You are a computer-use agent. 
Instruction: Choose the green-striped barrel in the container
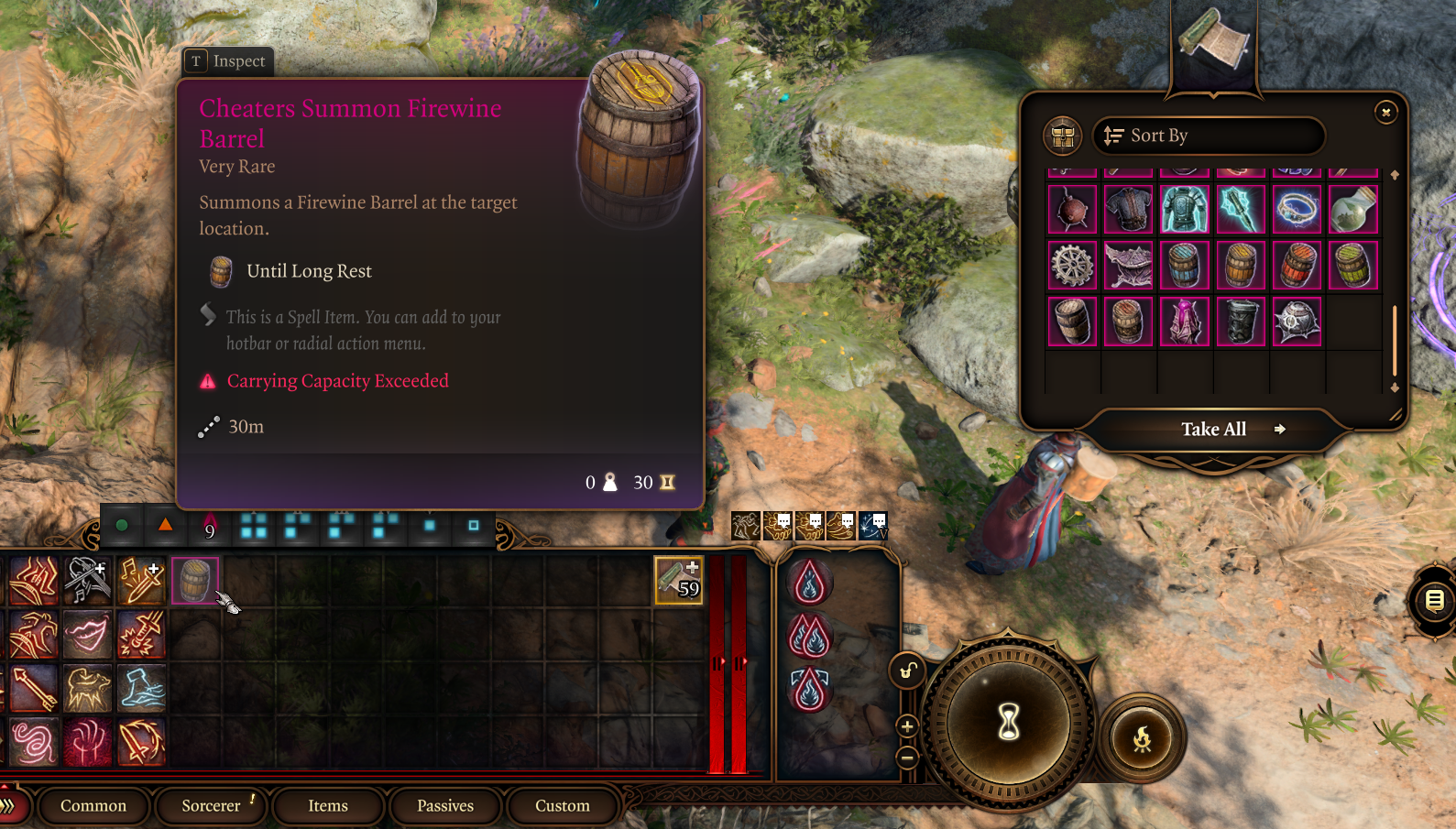(x=1352, y=265)
